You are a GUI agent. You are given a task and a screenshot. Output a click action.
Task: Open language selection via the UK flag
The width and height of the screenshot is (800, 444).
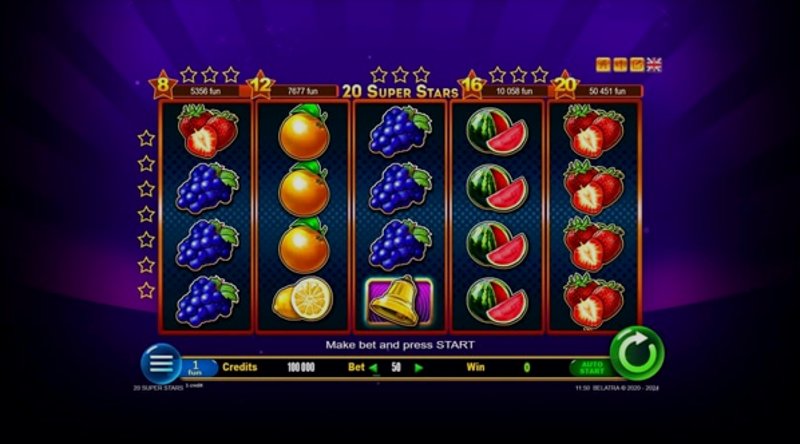coord(654,65)
